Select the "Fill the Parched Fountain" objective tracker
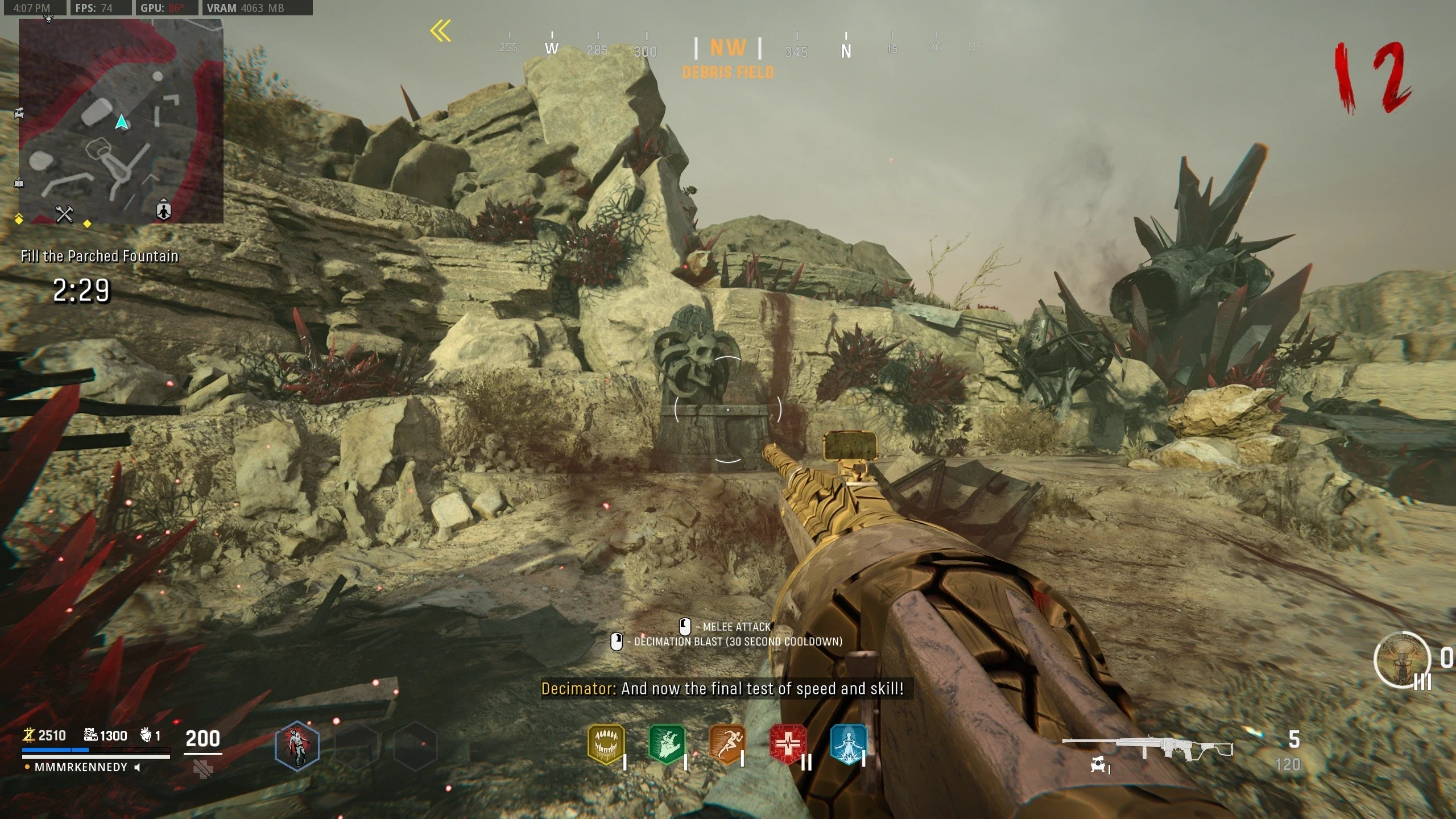 pos(100,257)
